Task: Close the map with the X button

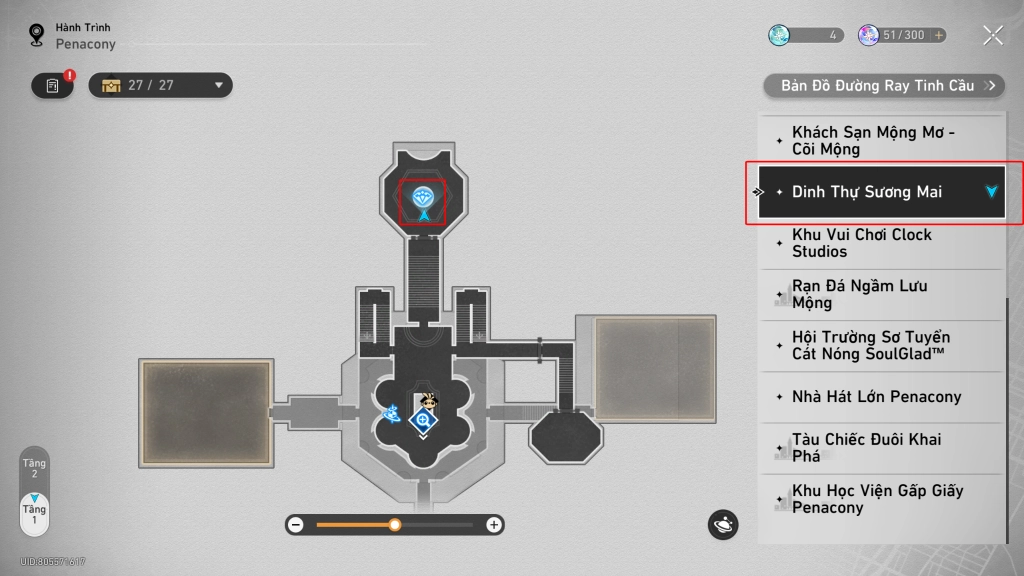Action: tap(992, 36)
